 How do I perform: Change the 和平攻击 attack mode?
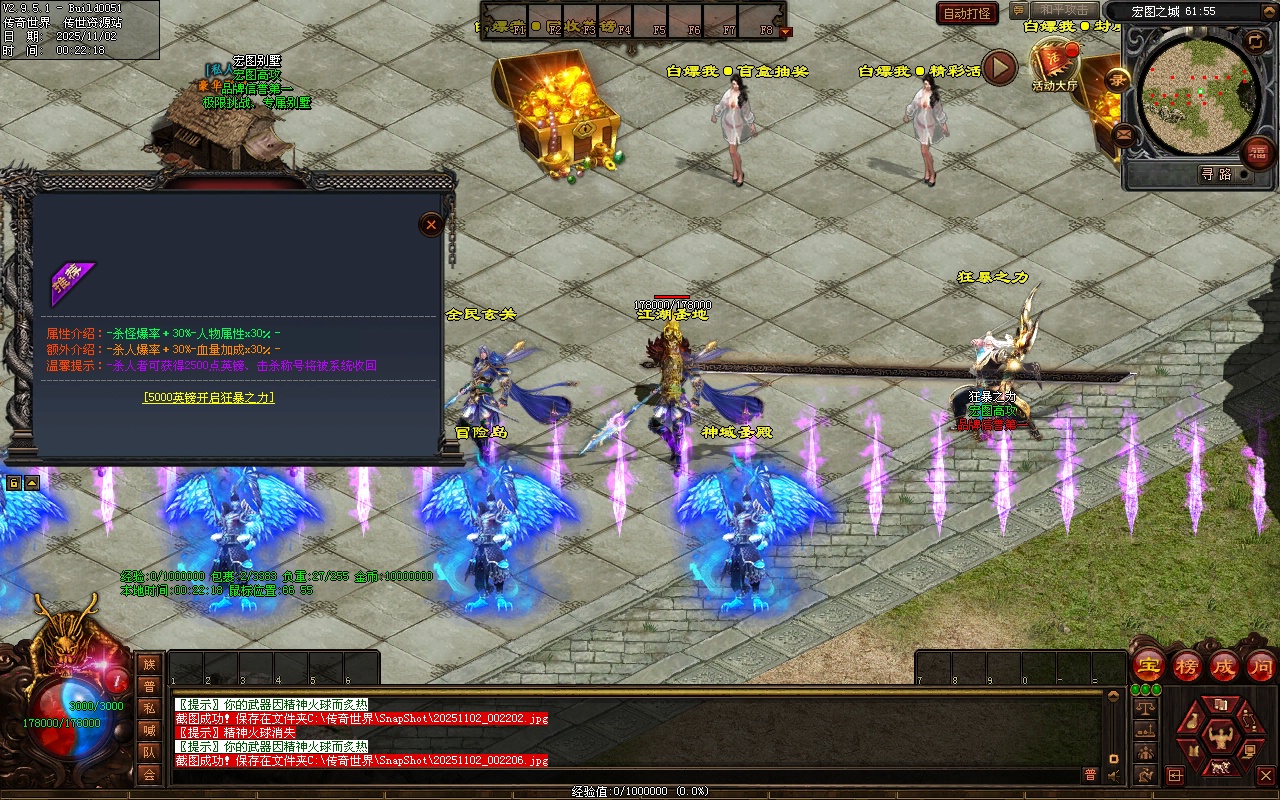pos(1063,11)
